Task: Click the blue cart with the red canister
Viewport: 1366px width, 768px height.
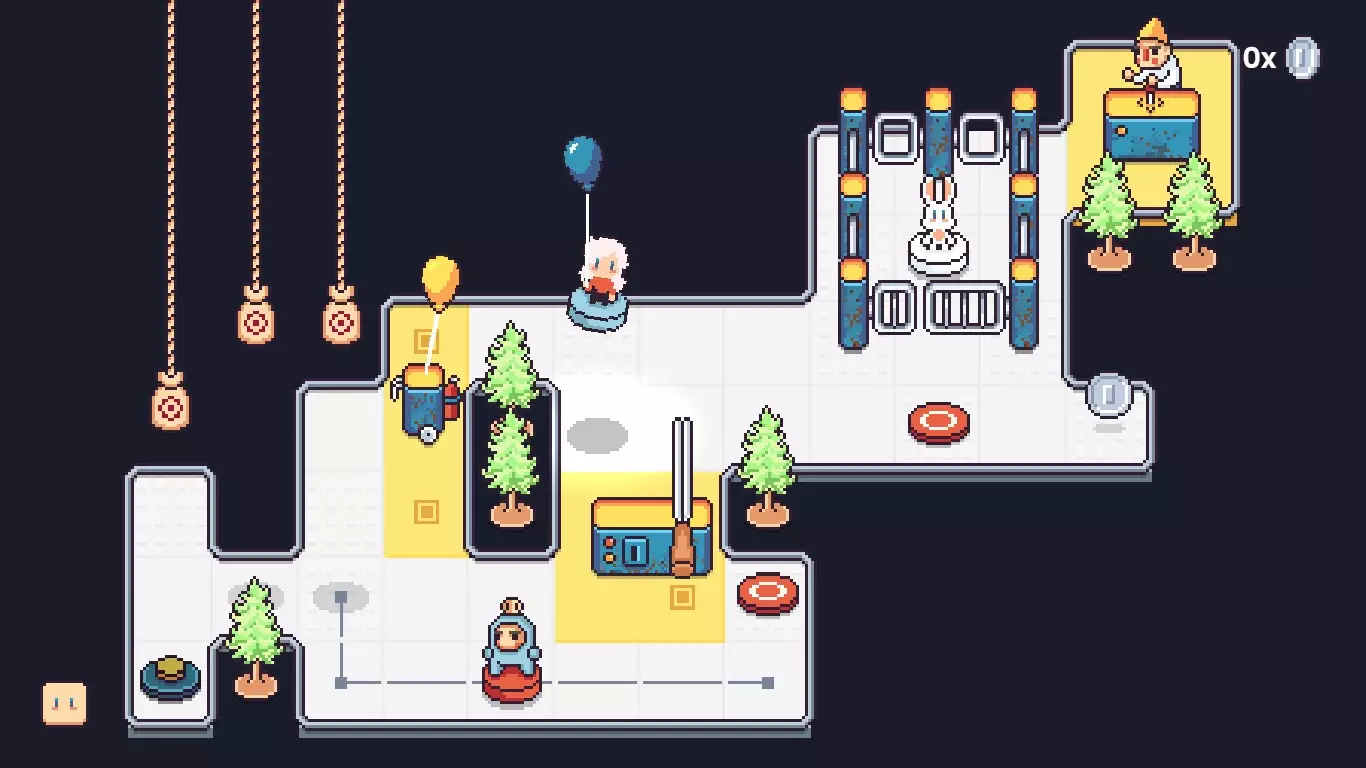Action: point(425,400)
